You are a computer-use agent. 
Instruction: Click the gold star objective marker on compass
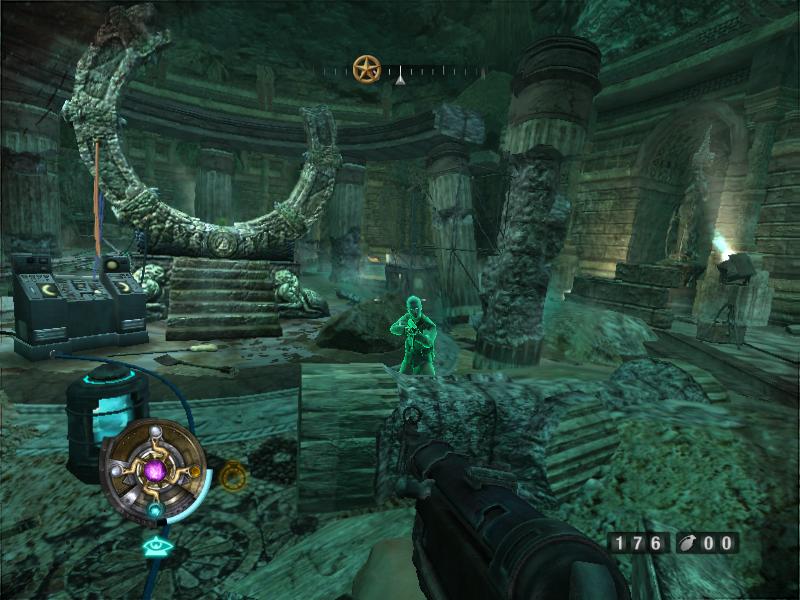366,69
